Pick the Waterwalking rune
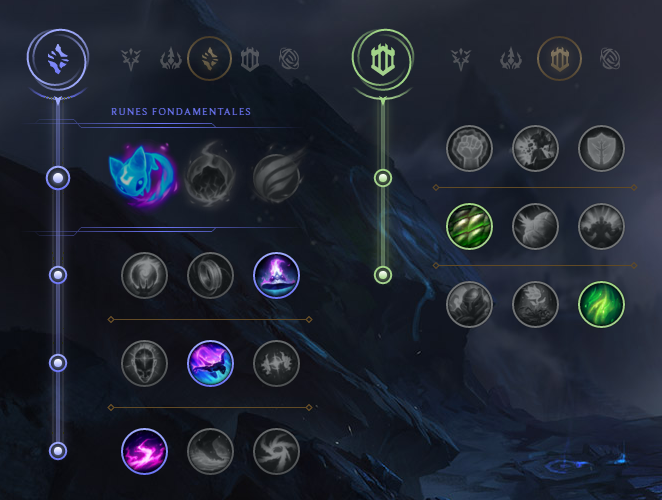 pos(210,451)
